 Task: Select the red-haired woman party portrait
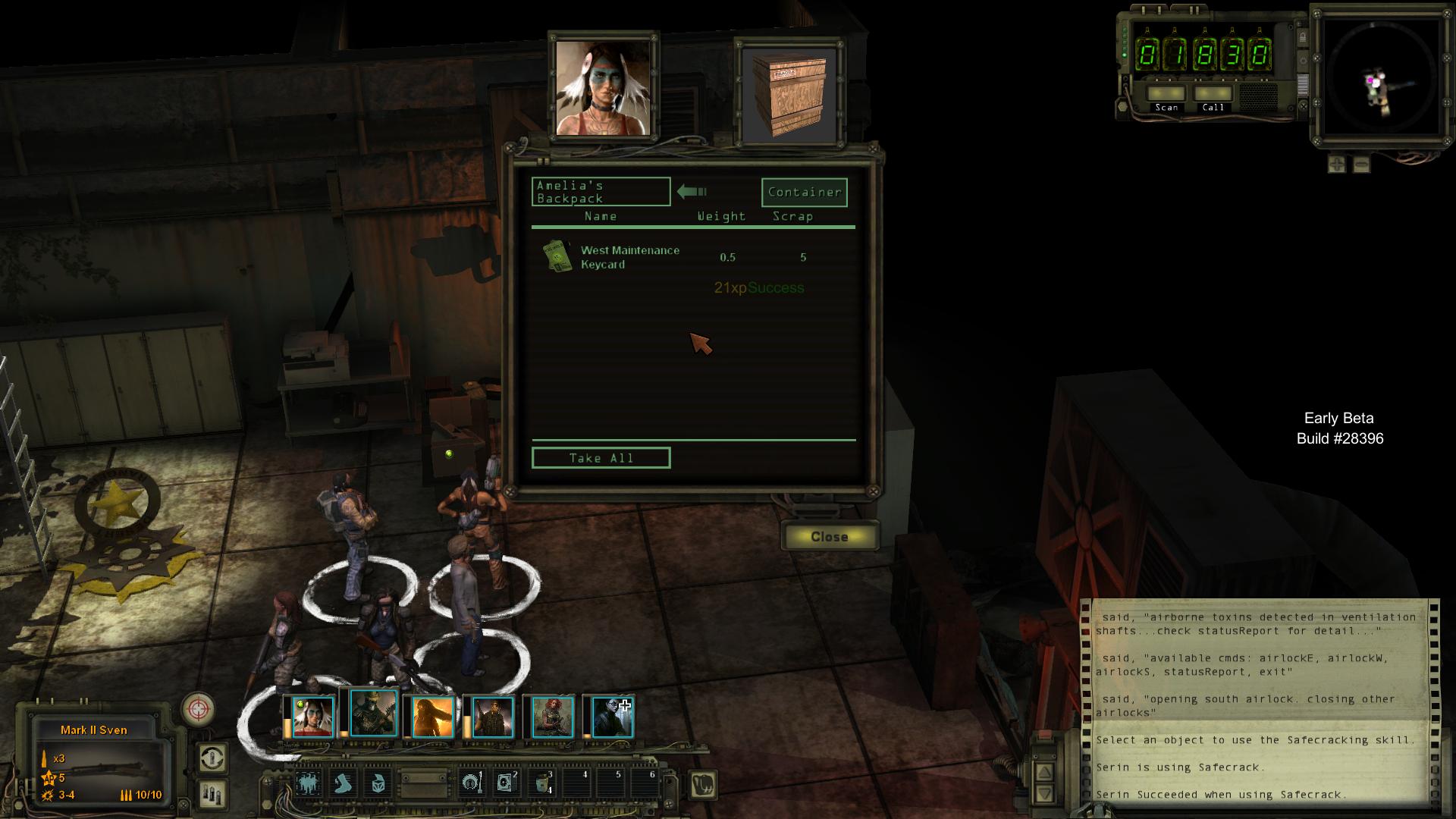pos(552,717)
